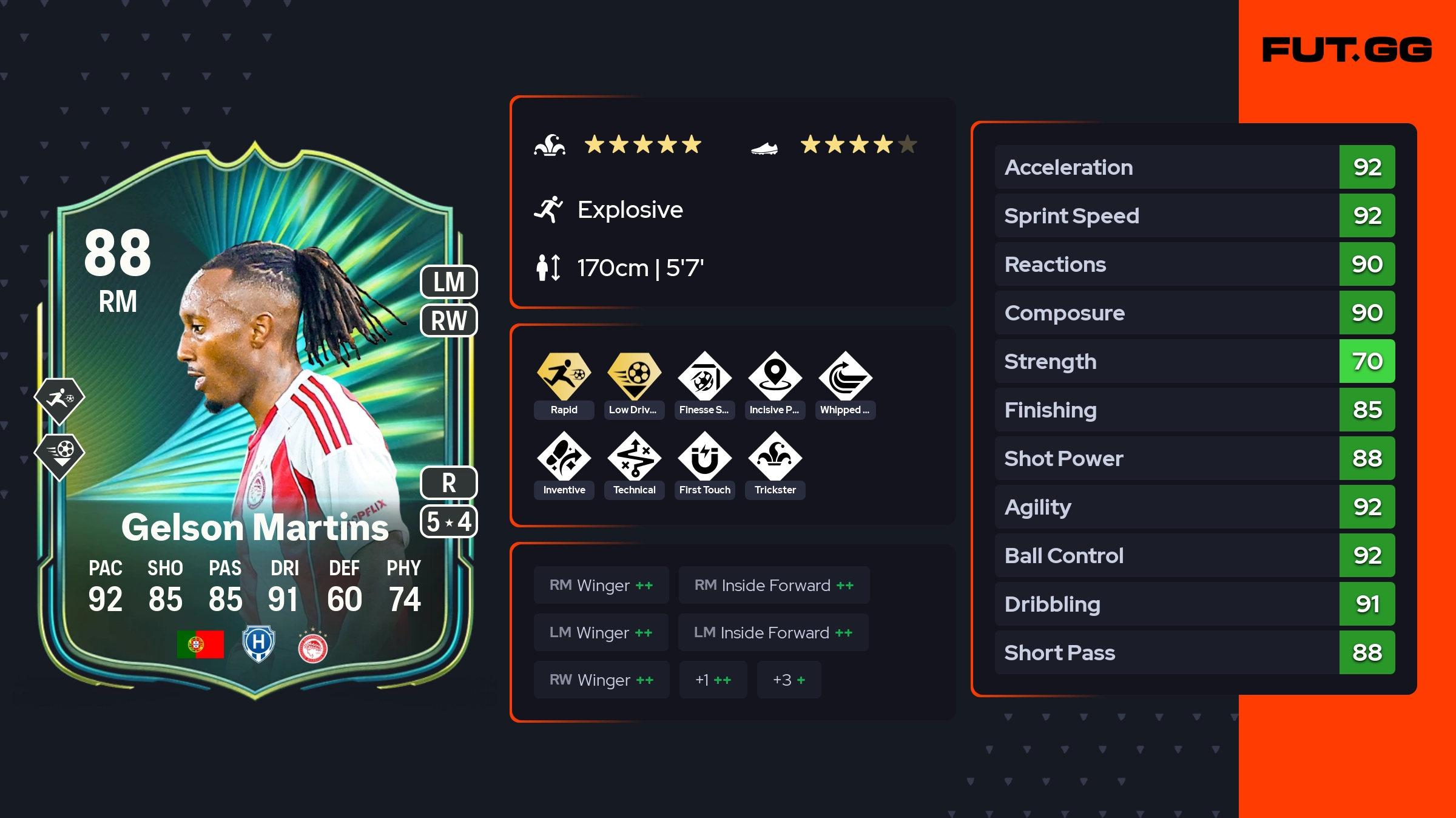Choose the Inventive playstyle icon
The height and width of the screenshot is (818, 1456).
pyautogui.click(x=564, y=456)
